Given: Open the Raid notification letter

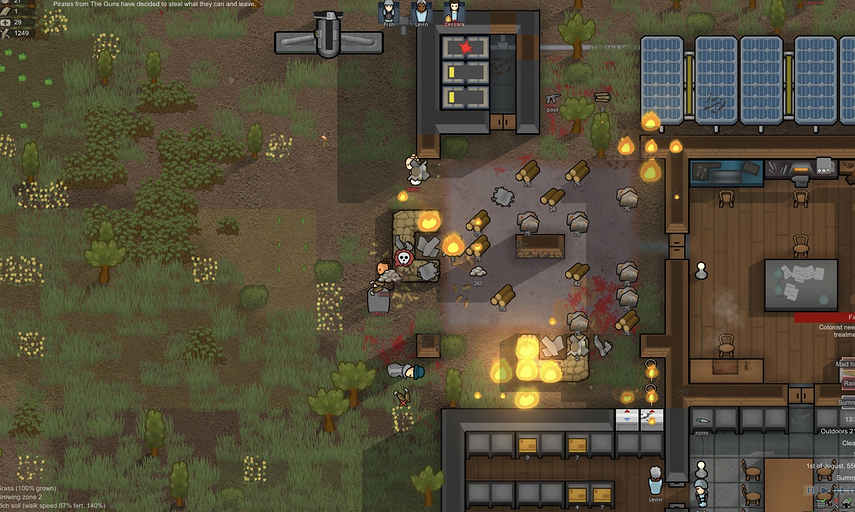Looking at the screenshot, I should pos(846,383).
